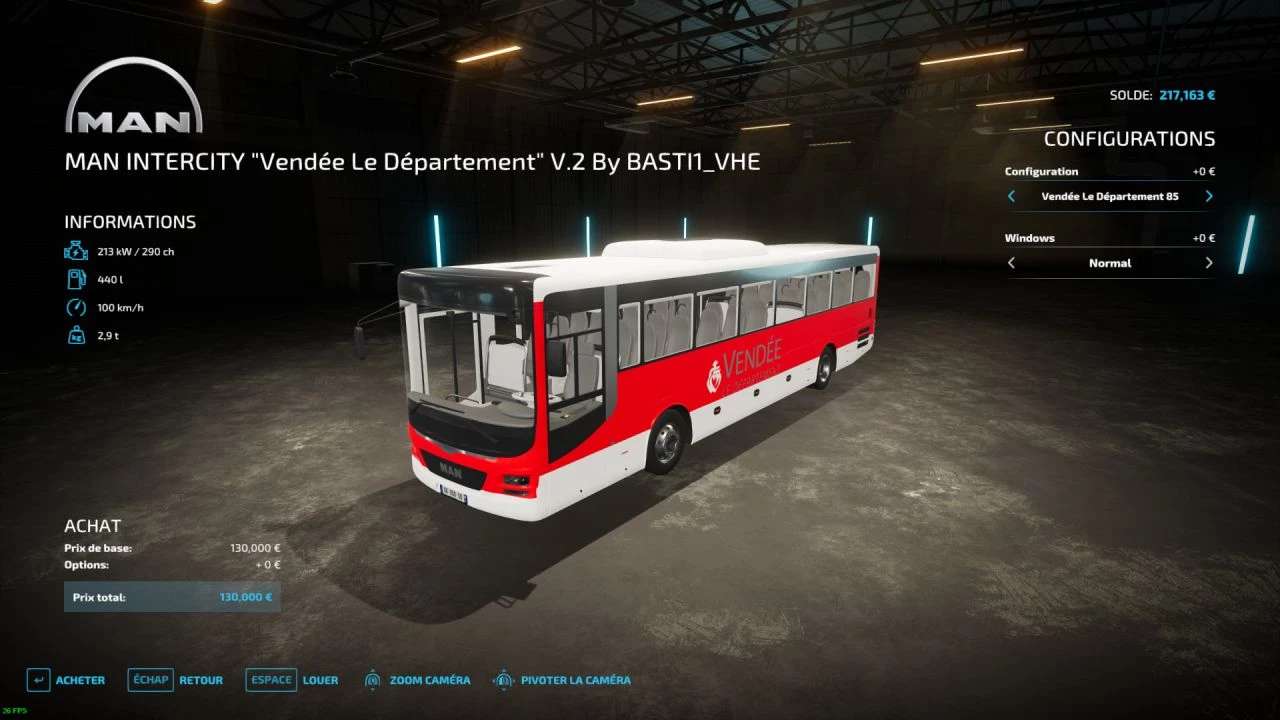Click the Vendée Le Département 85 configuration label

coord(1110,196)
